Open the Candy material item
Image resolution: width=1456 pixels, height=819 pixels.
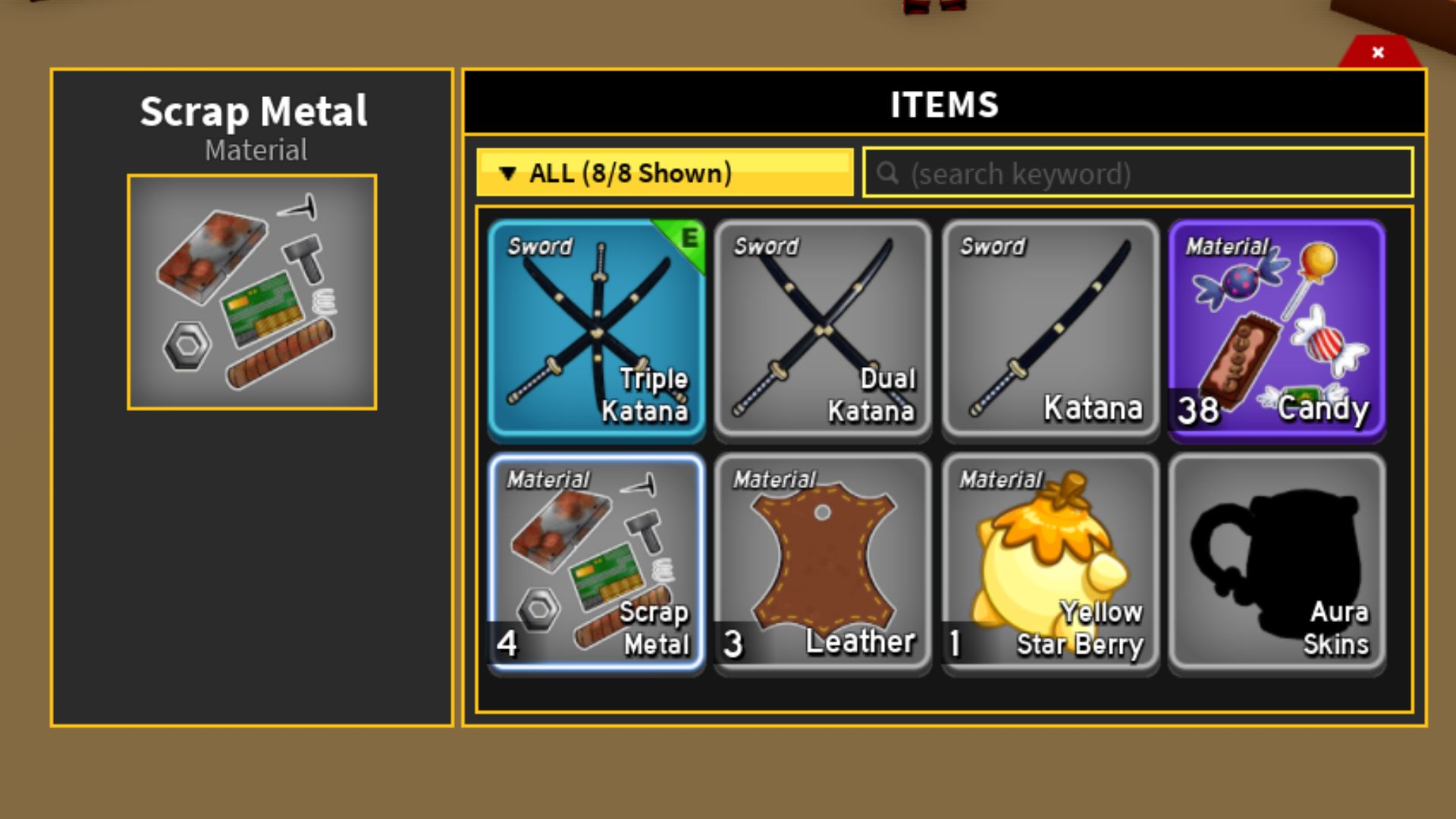pyautogui.click(x=1277, y=330)
